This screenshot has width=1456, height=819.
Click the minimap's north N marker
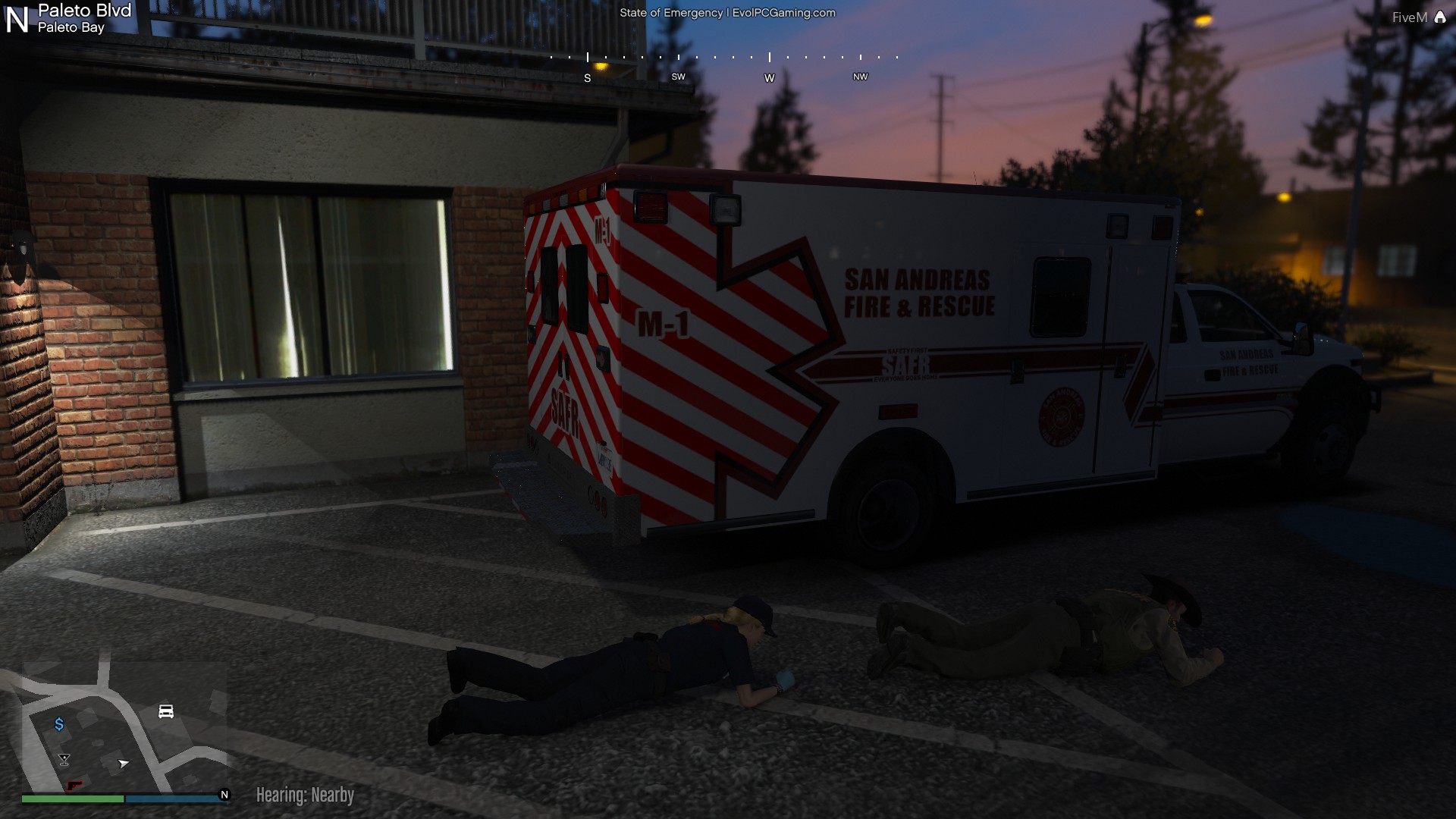point(224,795)
